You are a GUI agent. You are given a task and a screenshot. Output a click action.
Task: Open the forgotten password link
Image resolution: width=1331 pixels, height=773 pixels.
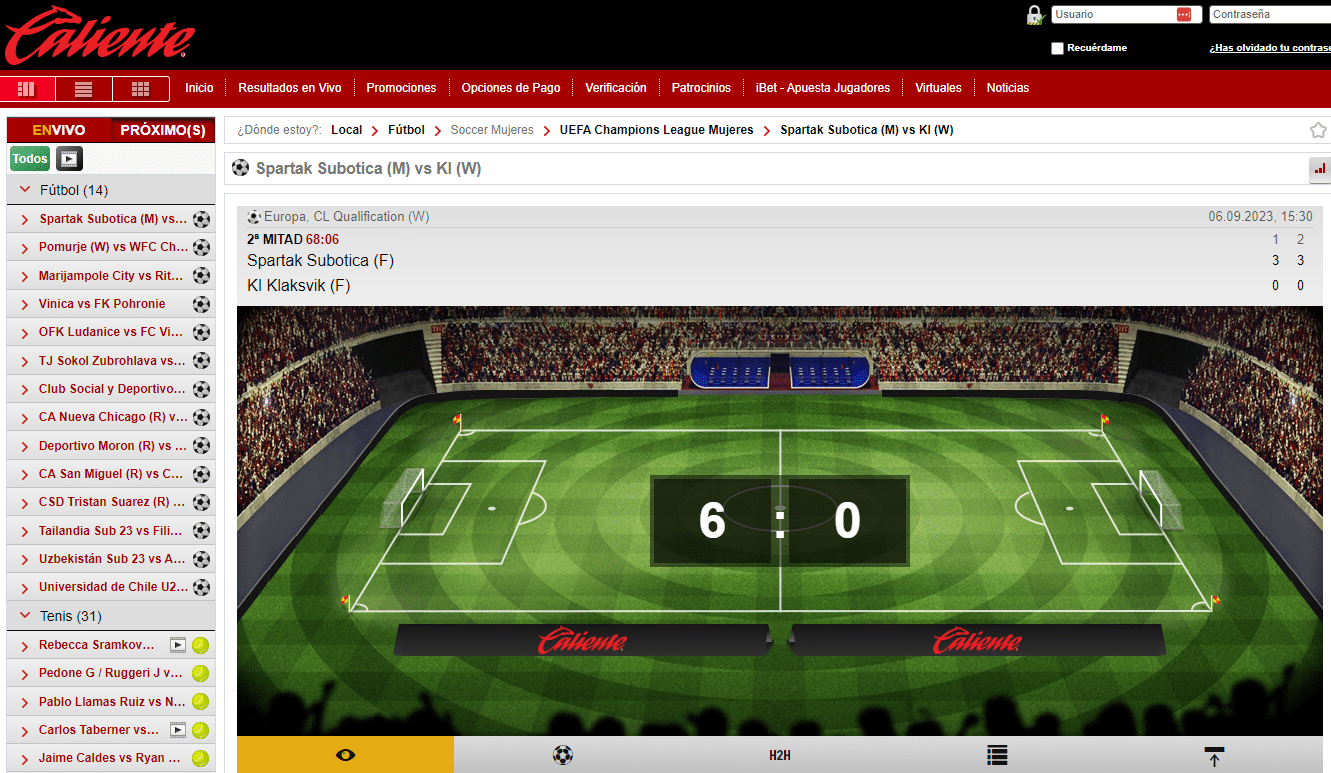(x=1269, y=48)
